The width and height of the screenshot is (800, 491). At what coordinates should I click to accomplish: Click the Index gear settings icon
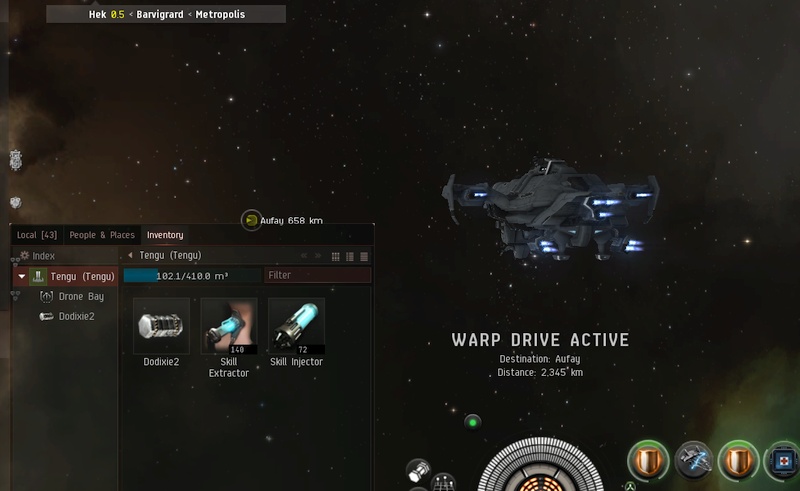pyautogui.click(x=24, y=256)
